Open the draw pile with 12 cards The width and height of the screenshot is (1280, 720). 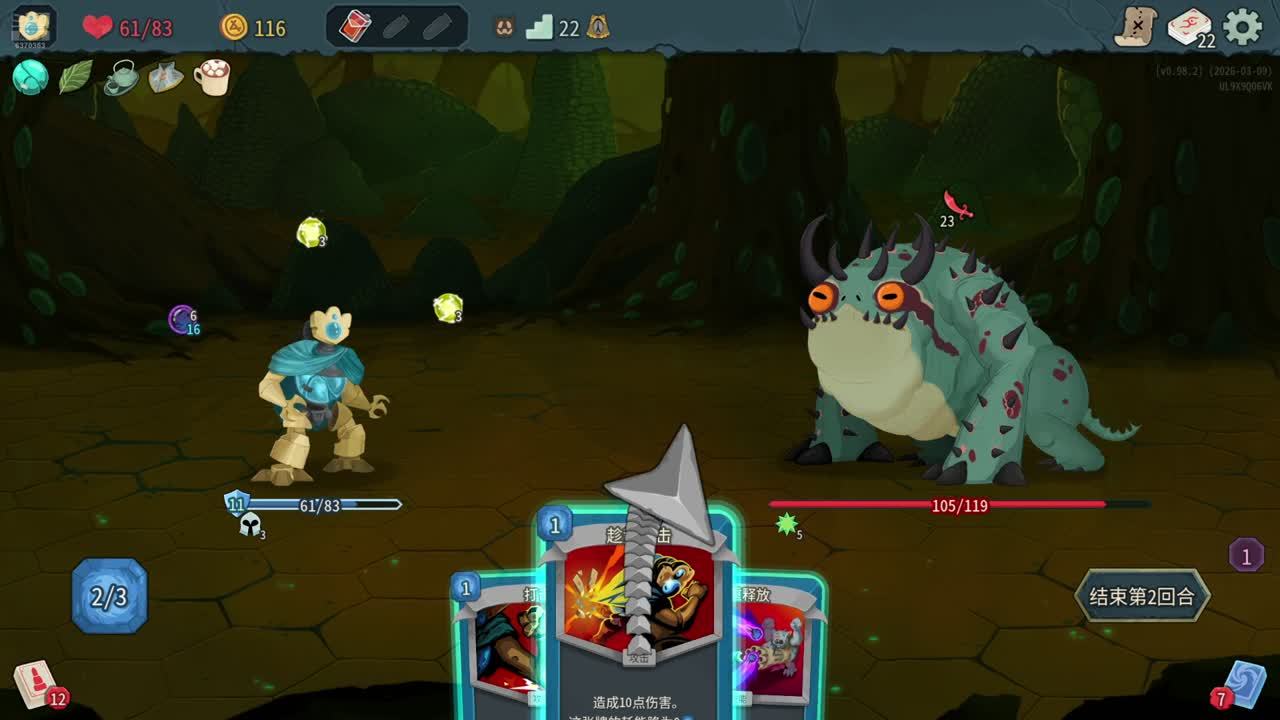tap(36, 685)
